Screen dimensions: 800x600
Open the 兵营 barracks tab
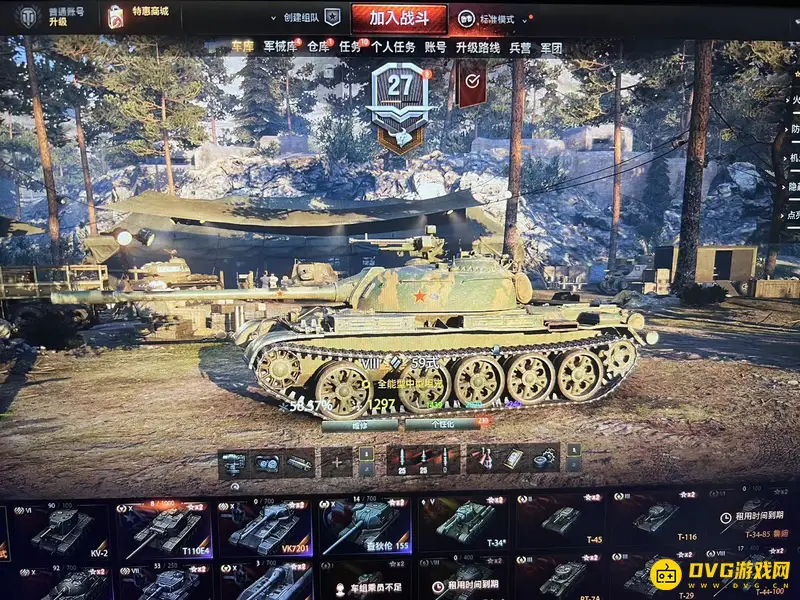click(520, 47)
